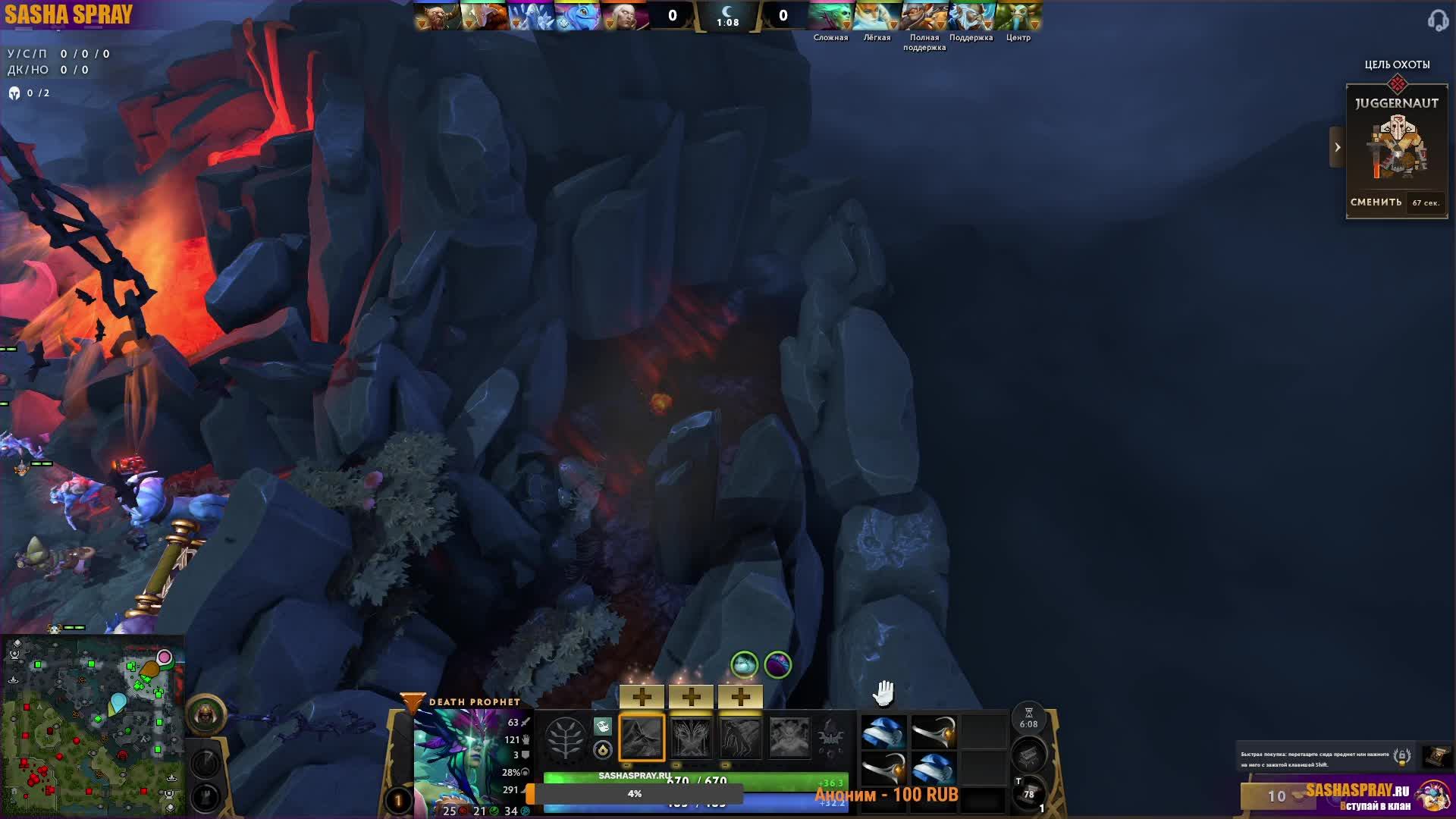Level up the Spirit Siphon ability

click(x=740, y=696)
